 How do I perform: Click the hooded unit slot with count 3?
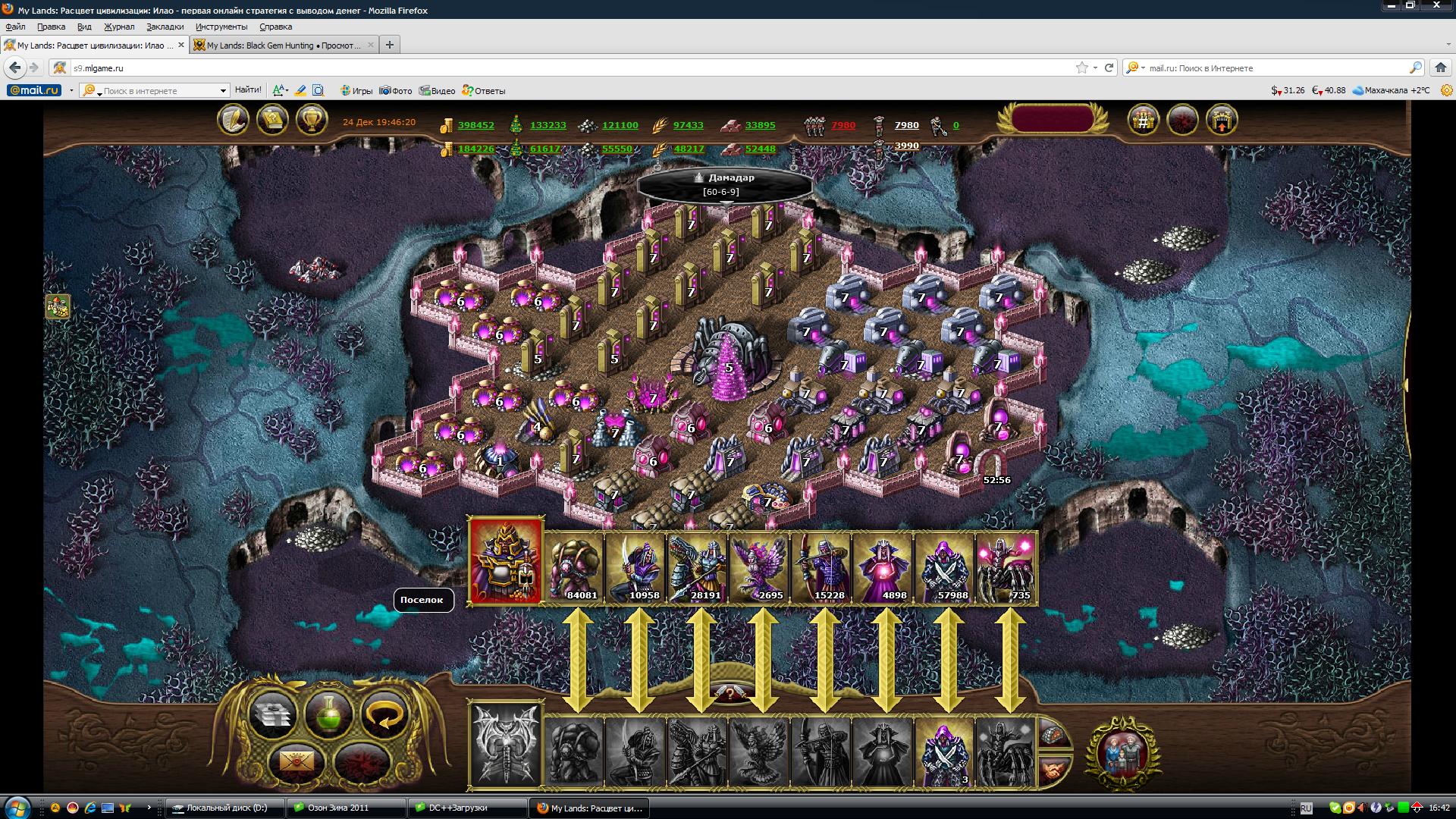(x=945, y=752)
